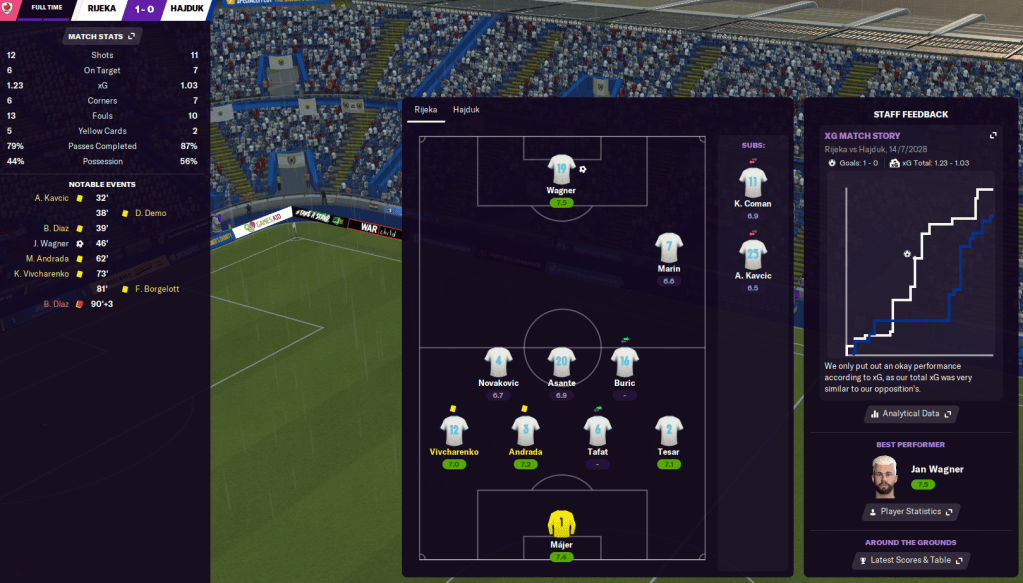This screenshot has height=583, width=1023.
Task: Select defender Tafat
Action: [x=597, y=431]
